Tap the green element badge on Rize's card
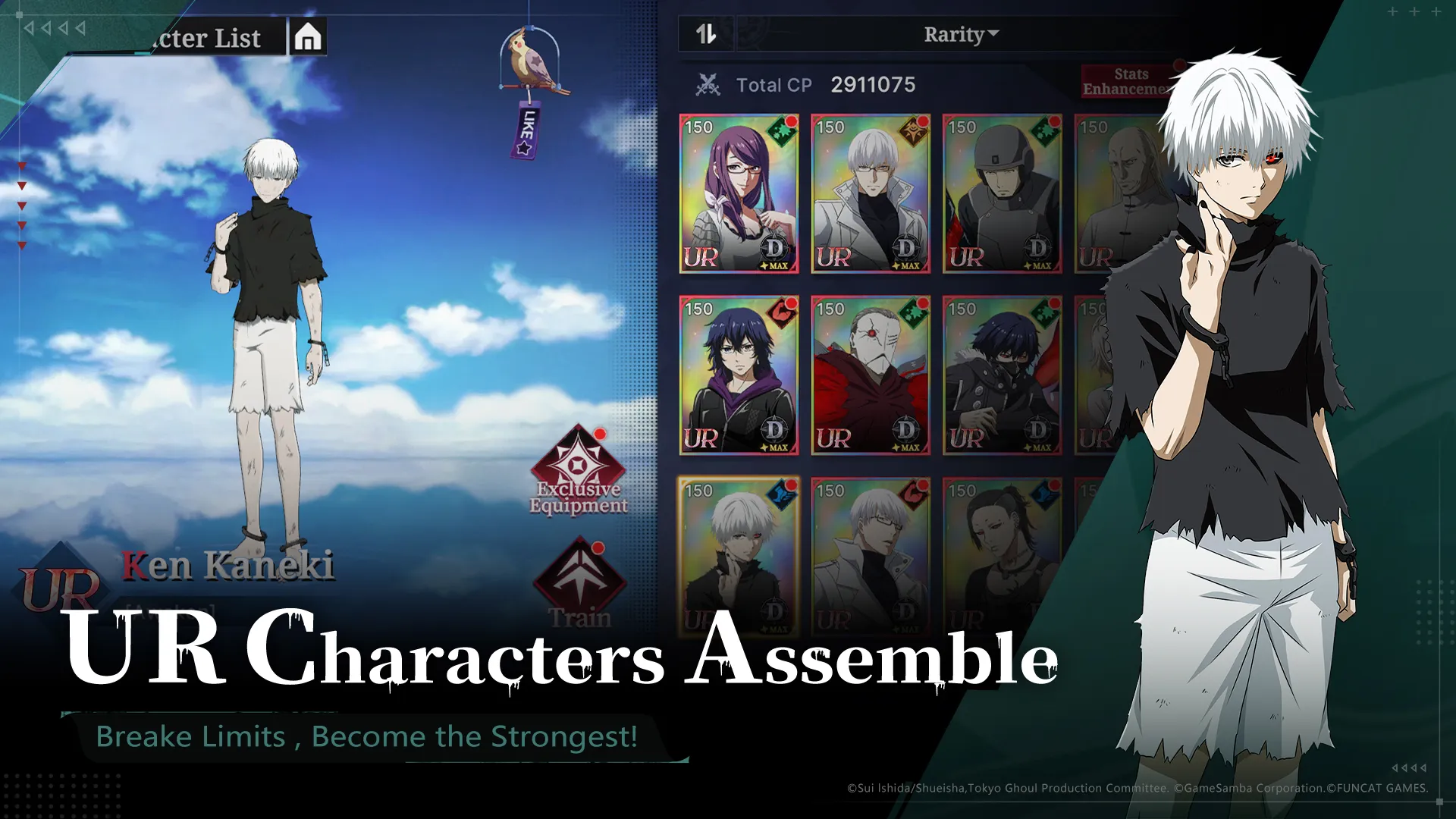Screen dimensions: 1456x819 tap(782, 129)
